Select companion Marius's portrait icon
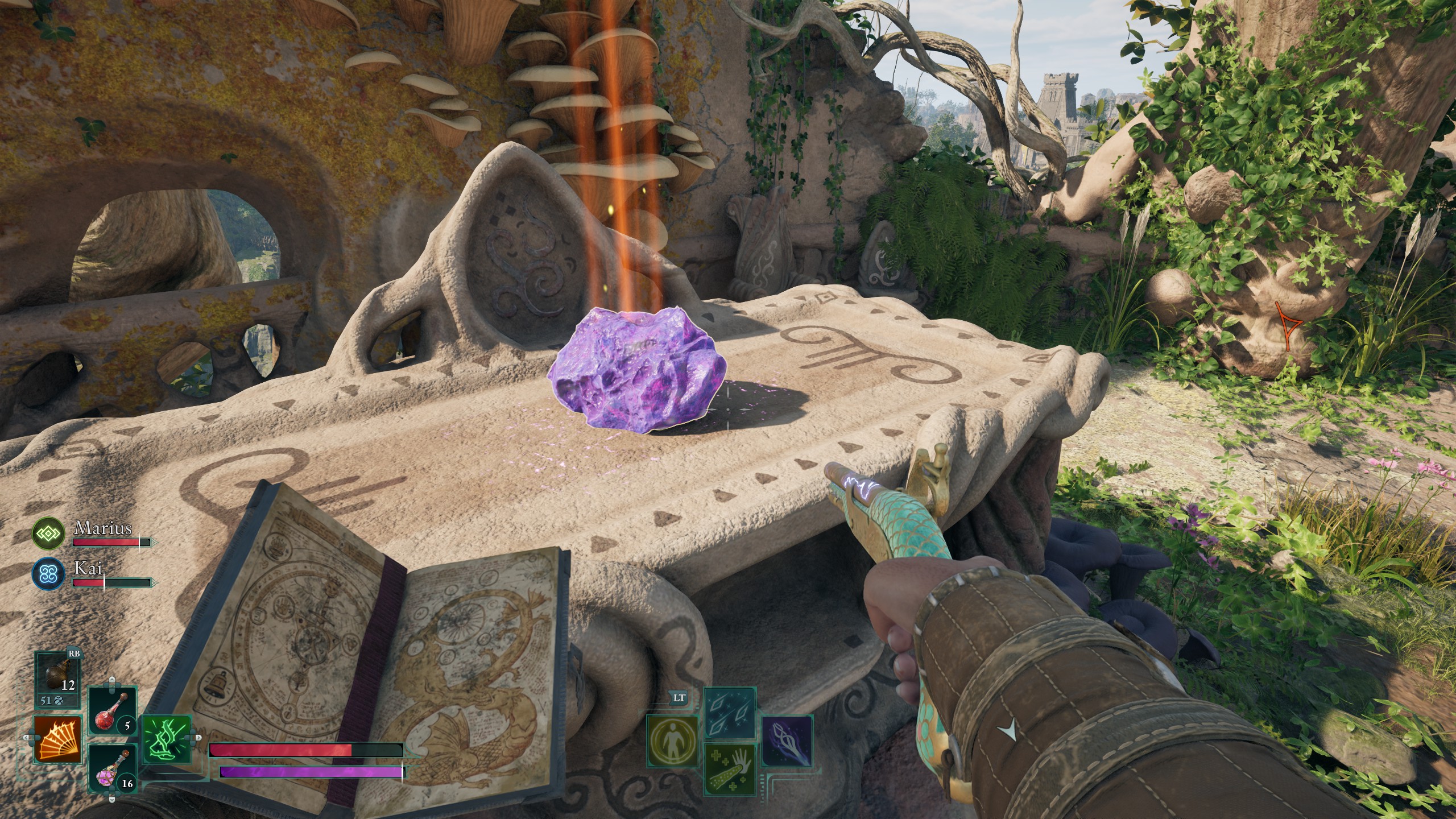 point(48,533)
